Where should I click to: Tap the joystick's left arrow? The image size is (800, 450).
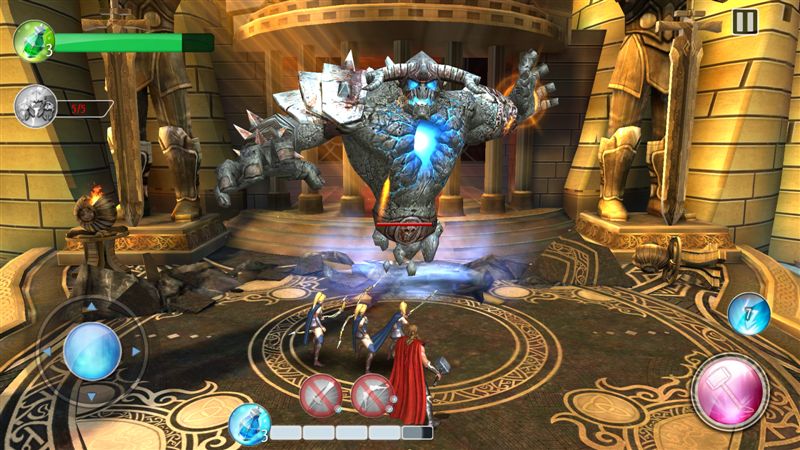(48, 352)
